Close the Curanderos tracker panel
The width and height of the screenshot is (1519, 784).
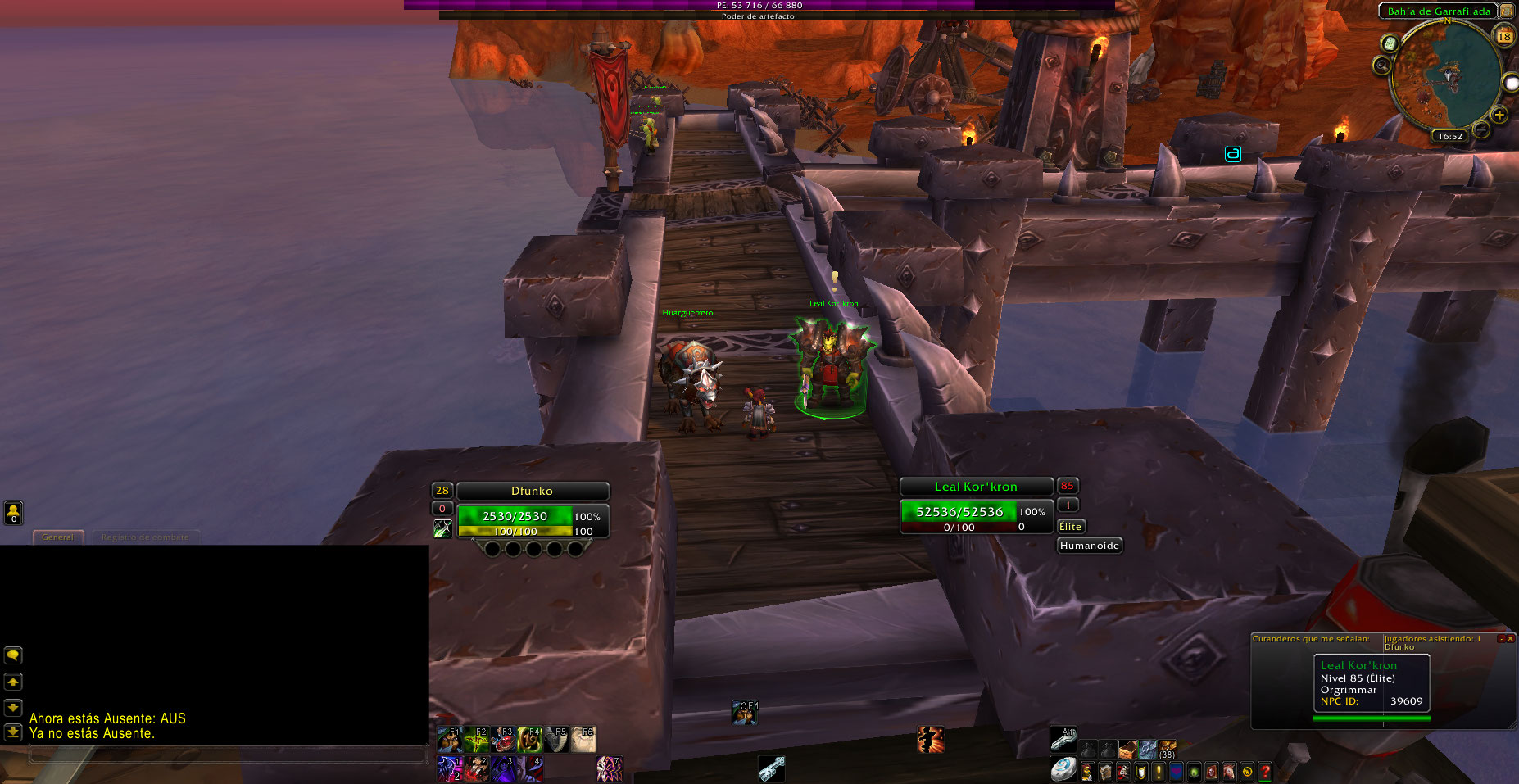1510,638
